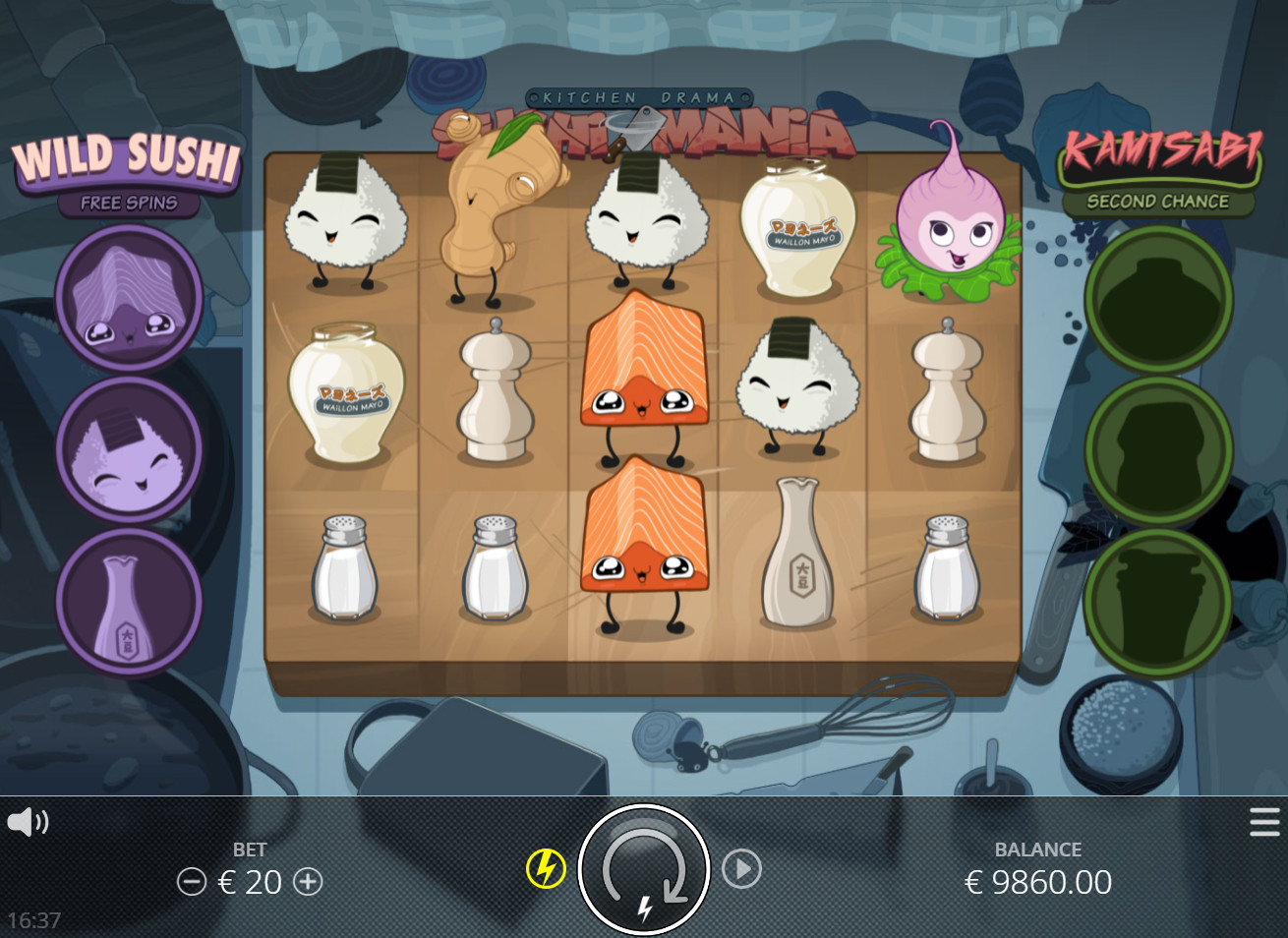Start autoplay with the play-circle button
Screen dimensions: 1288x938
coord(741,869)
